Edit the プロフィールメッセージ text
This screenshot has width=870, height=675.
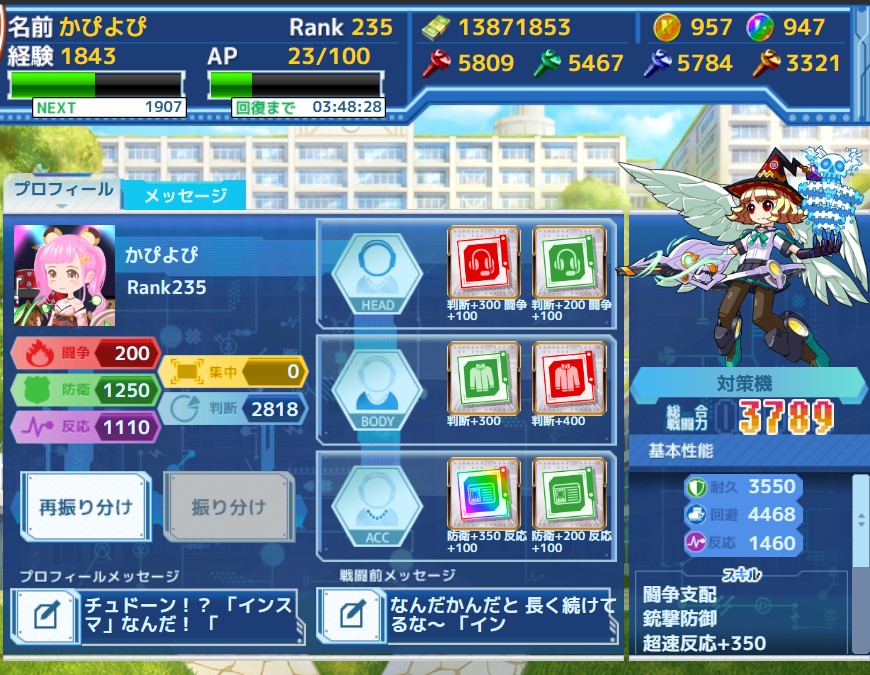pyautogui.click(x=45, y=615)
